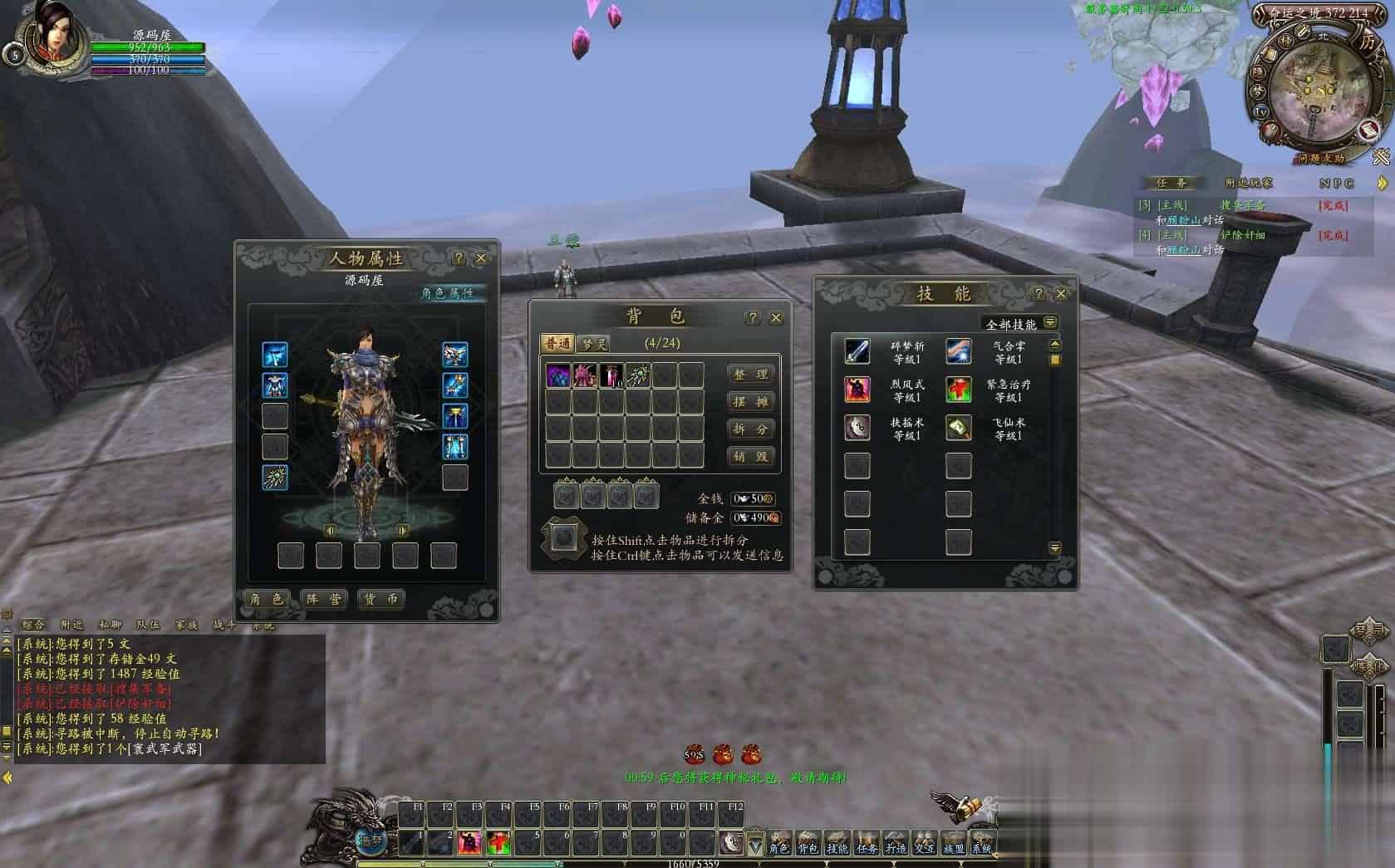The width and height of the screenshot is (1395, 868).
Task: Open the help button on the skills window
Action: tap(1038, 294)
